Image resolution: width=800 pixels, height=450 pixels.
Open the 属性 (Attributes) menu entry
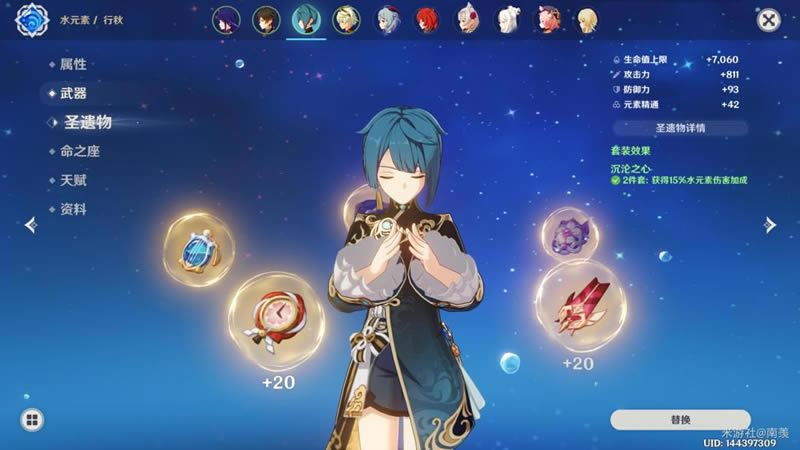coord(74,64)
